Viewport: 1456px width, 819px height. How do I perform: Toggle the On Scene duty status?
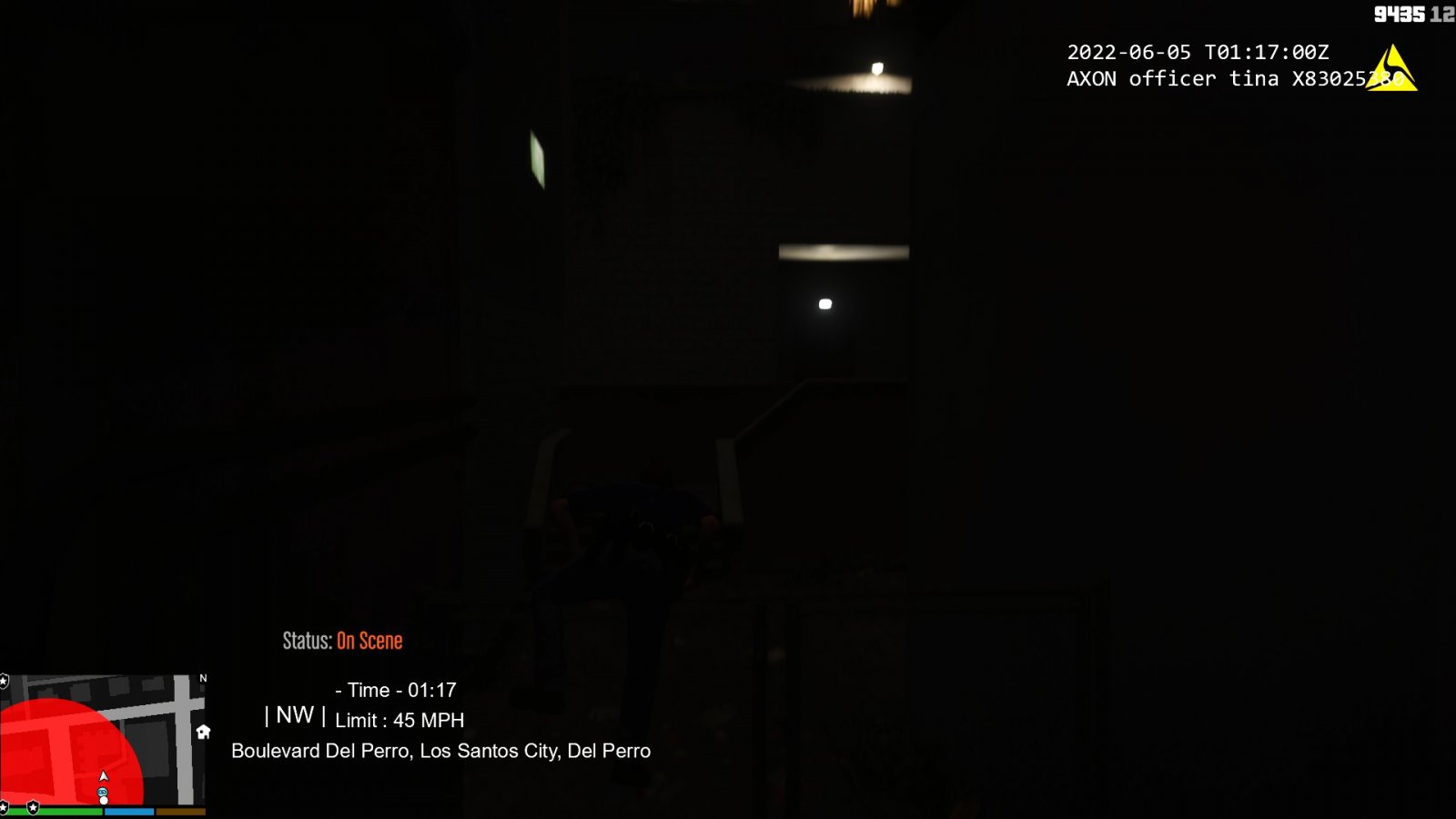(369, 641)
